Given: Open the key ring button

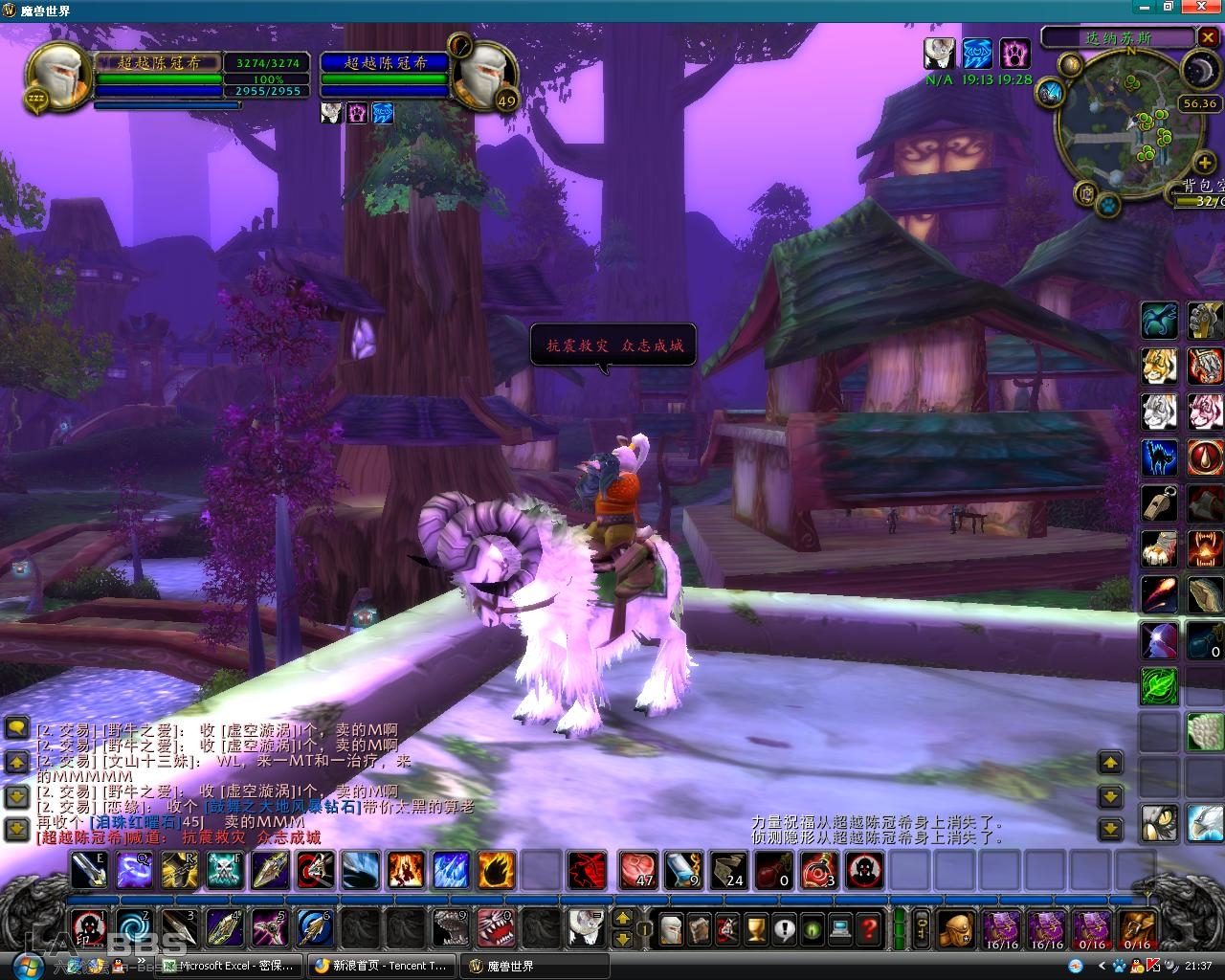Looking at the screenshot, I should point(922,927).
